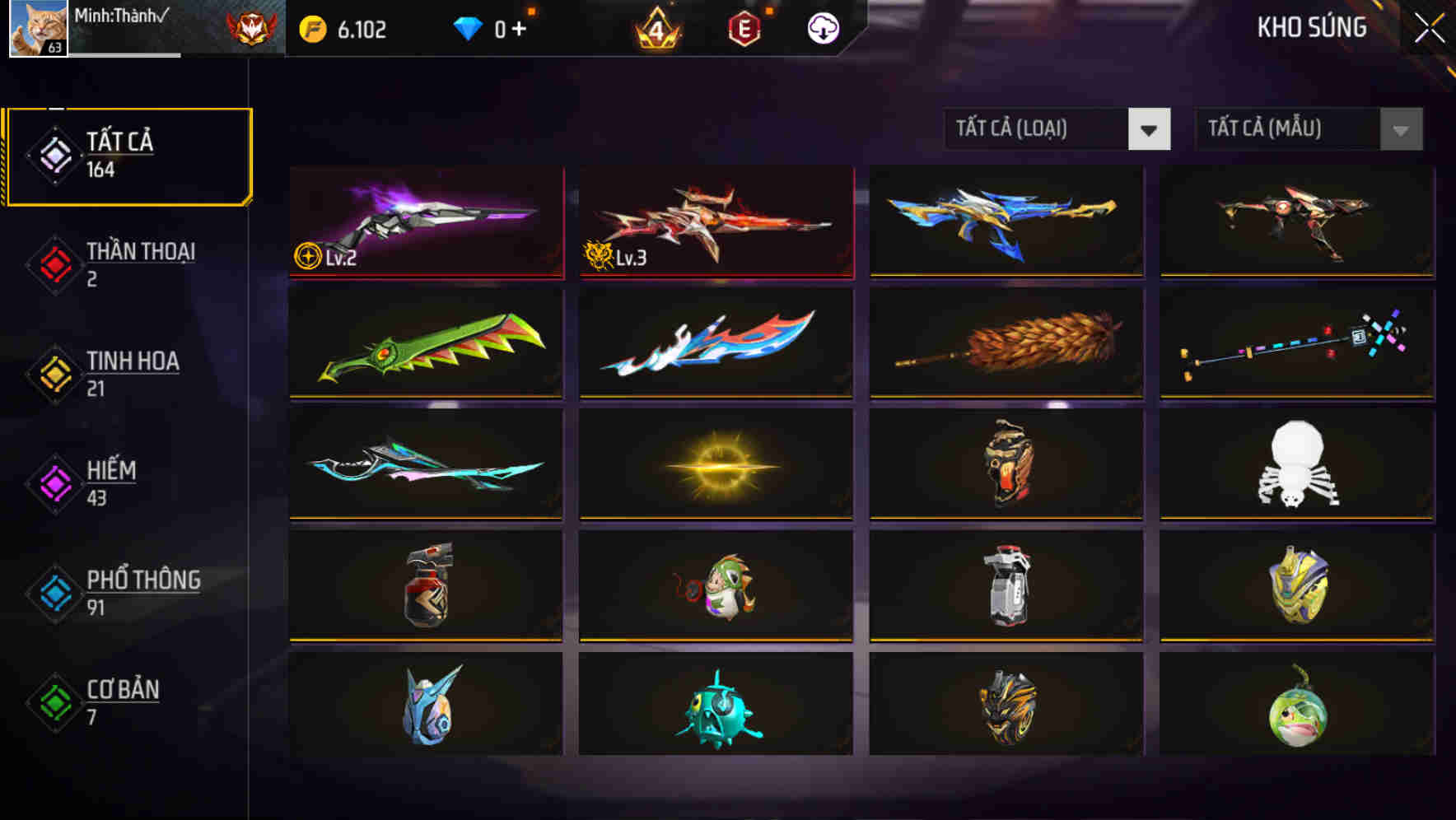
Task: Click the gold coin balance icon
Action: pos(311,27)
